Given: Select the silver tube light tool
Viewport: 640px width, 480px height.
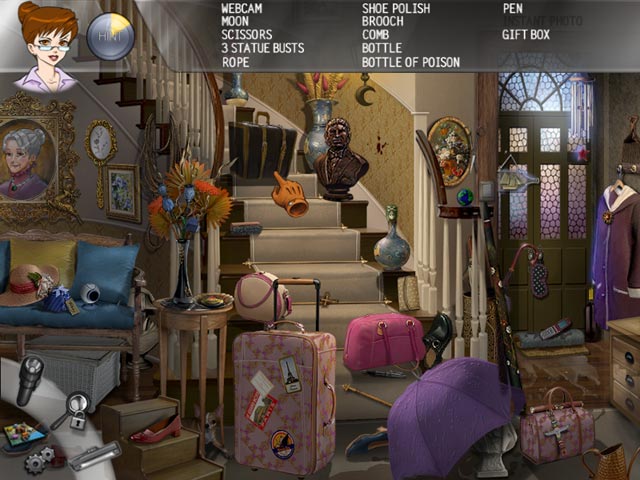Looking at the screenshot, I should (94, 456).
